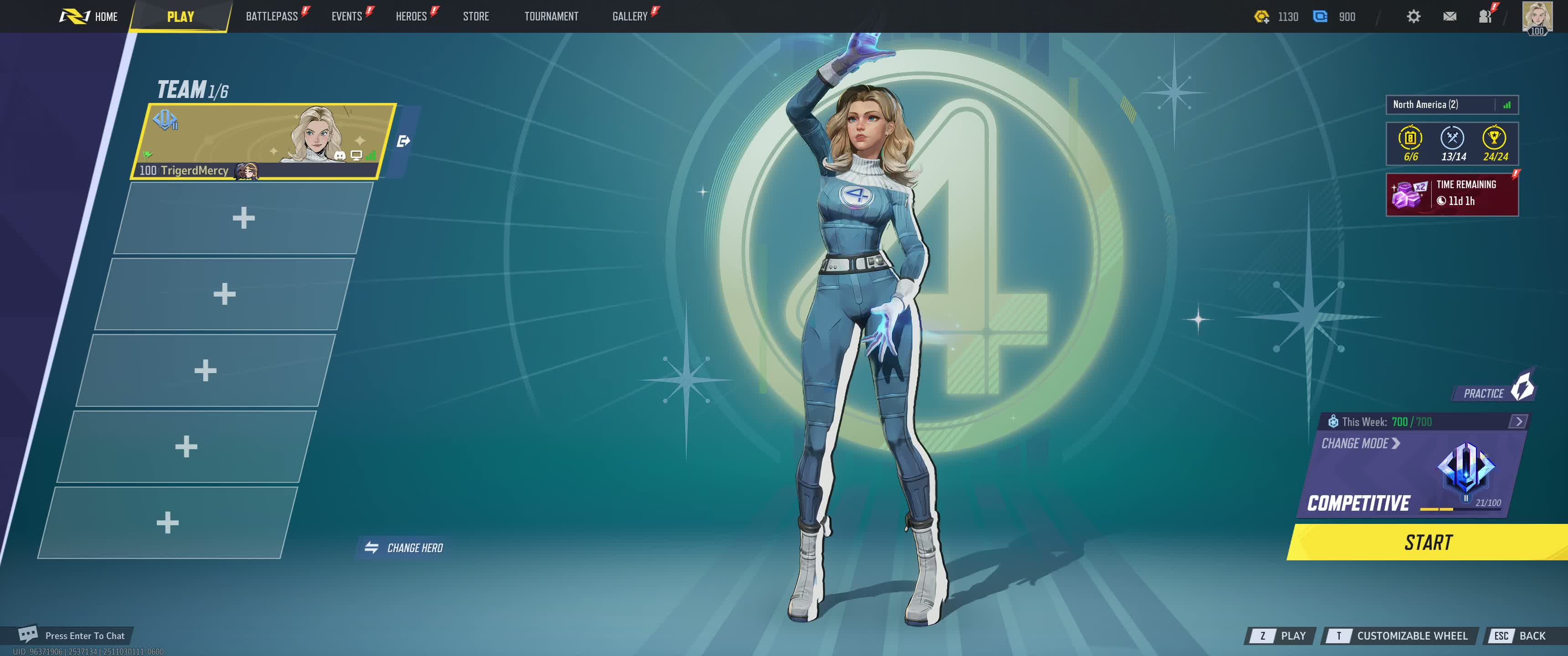Leave the team with the exit icon
The width and height of the screenshot is (1568, 656).
click(403, 141)
